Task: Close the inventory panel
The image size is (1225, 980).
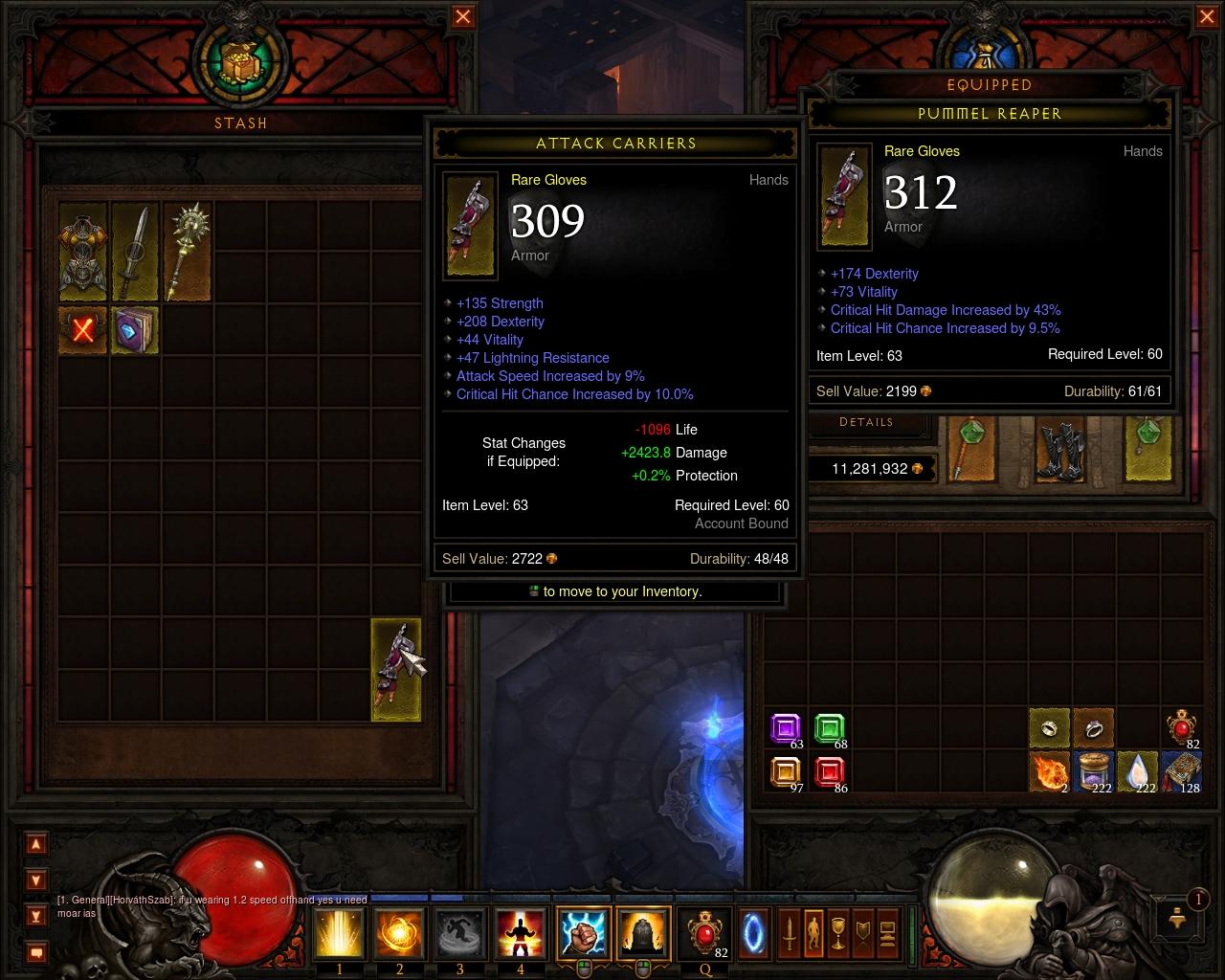Action: 1205,16
